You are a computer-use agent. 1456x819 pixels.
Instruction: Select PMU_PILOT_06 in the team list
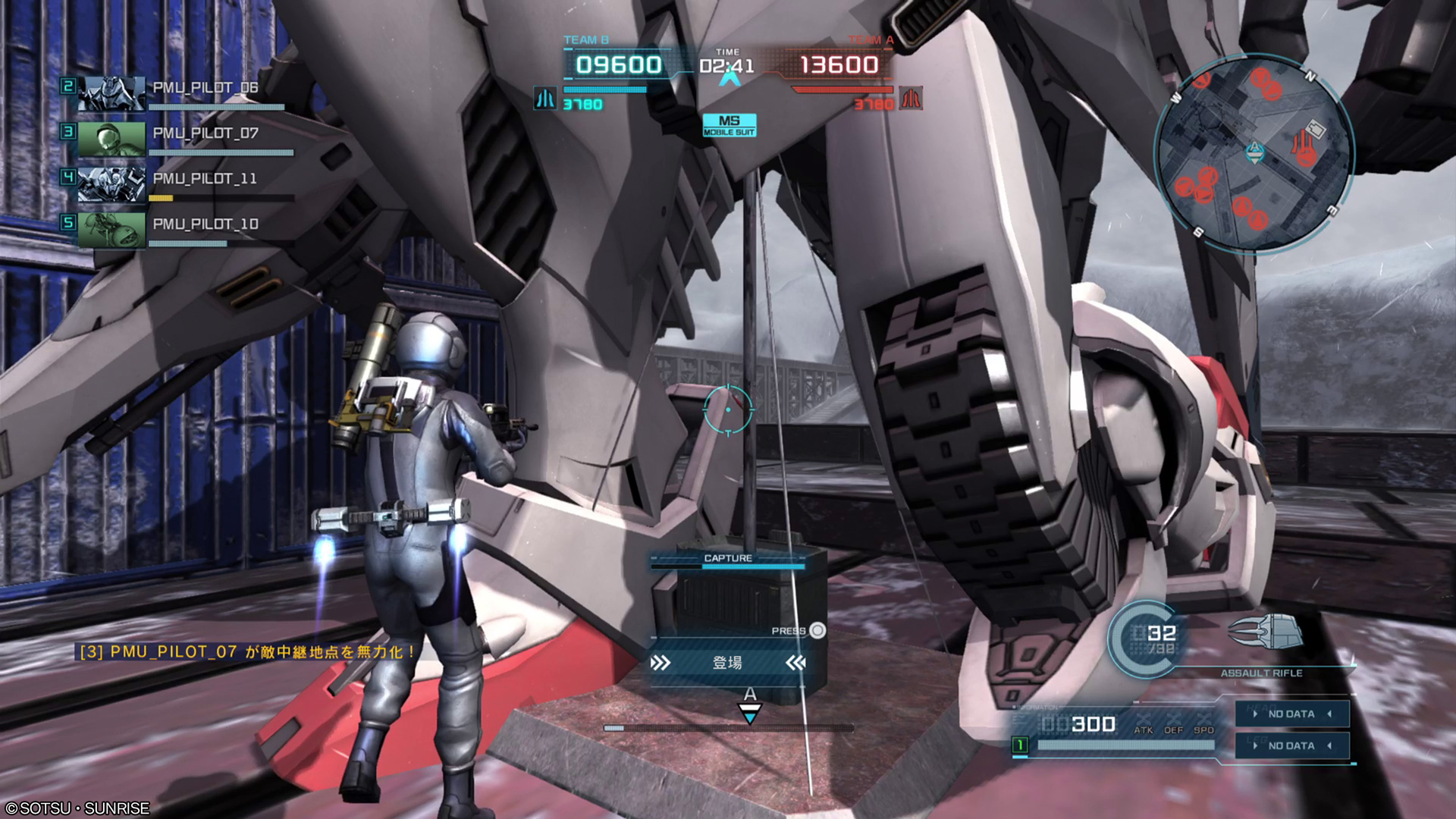pos(182,92)
